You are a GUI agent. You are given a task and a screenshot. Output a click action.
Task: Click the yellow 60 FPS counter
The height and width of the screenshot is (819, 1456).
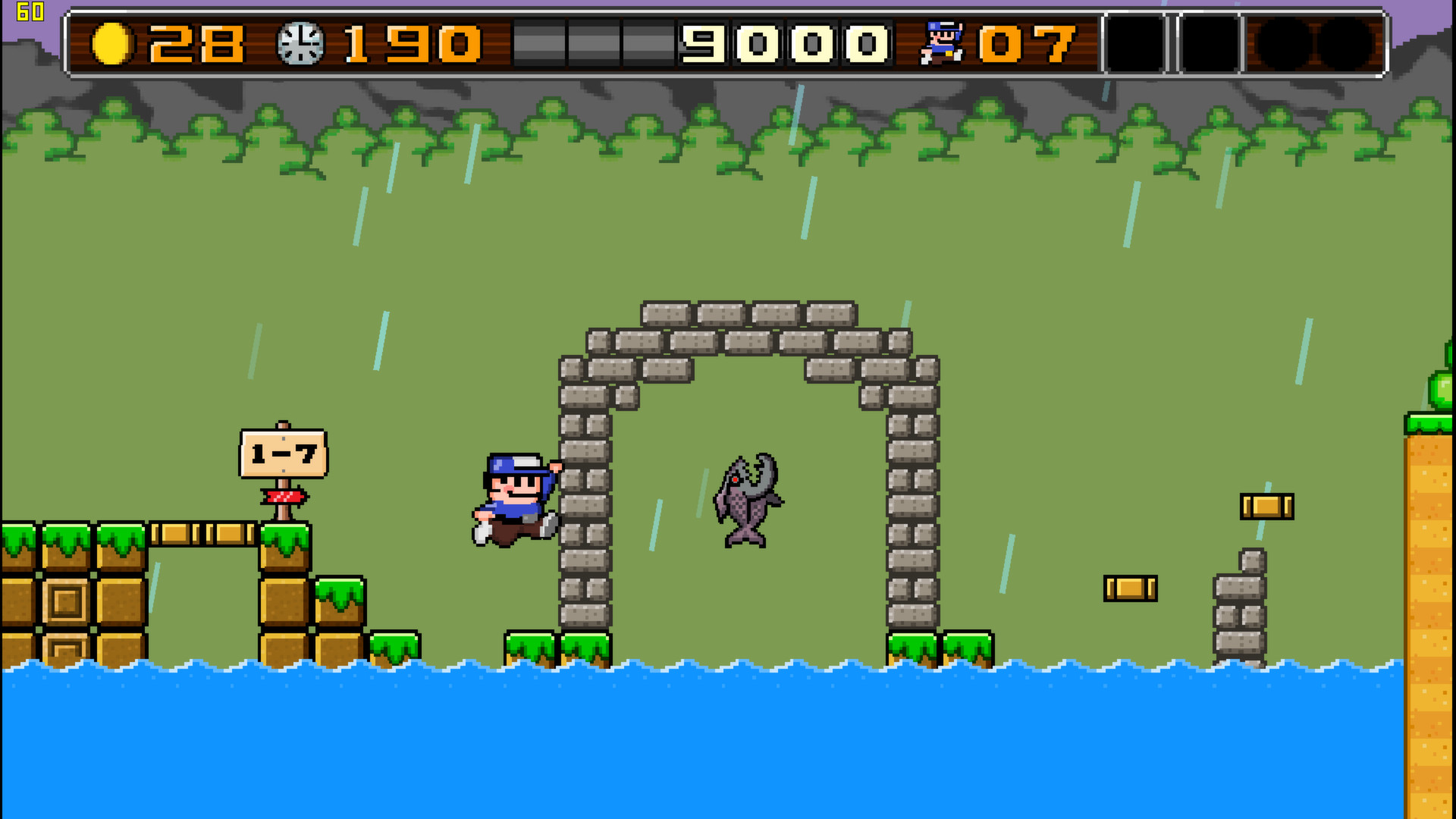(x=29, y=12)
